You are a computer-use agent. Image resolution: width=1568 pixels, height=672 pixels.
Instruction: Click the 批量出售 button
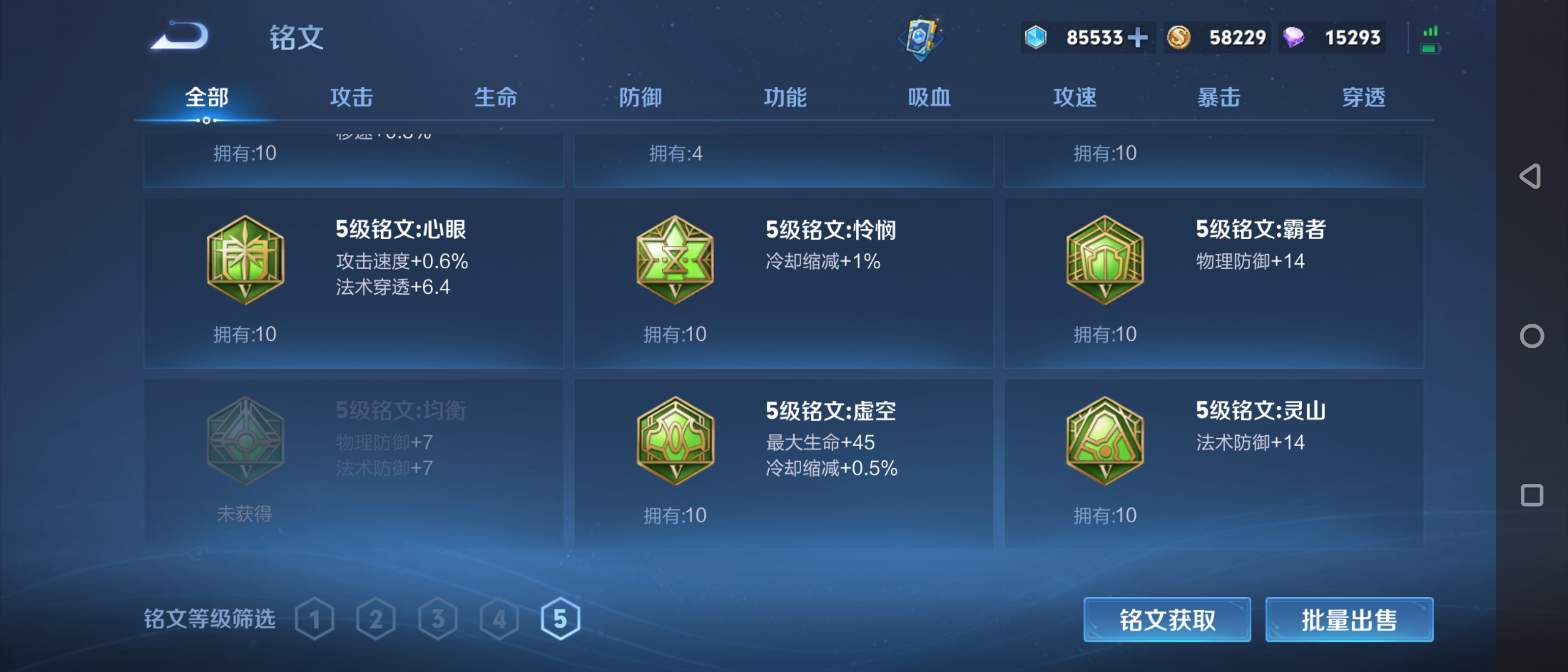point(1349,619)
